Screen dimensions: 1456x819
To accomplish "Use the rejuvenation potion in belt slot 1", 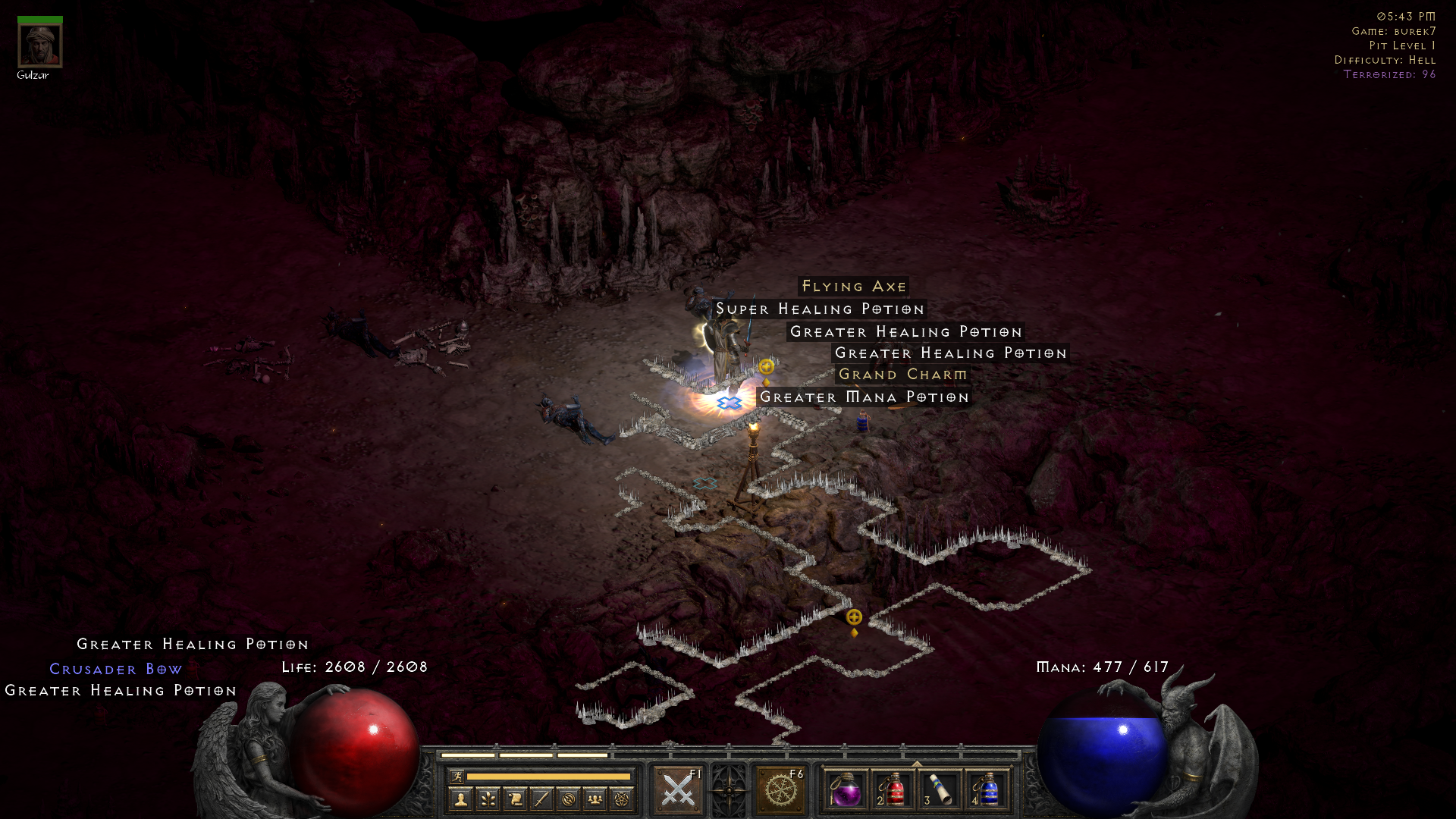I will tap(848, 792).
